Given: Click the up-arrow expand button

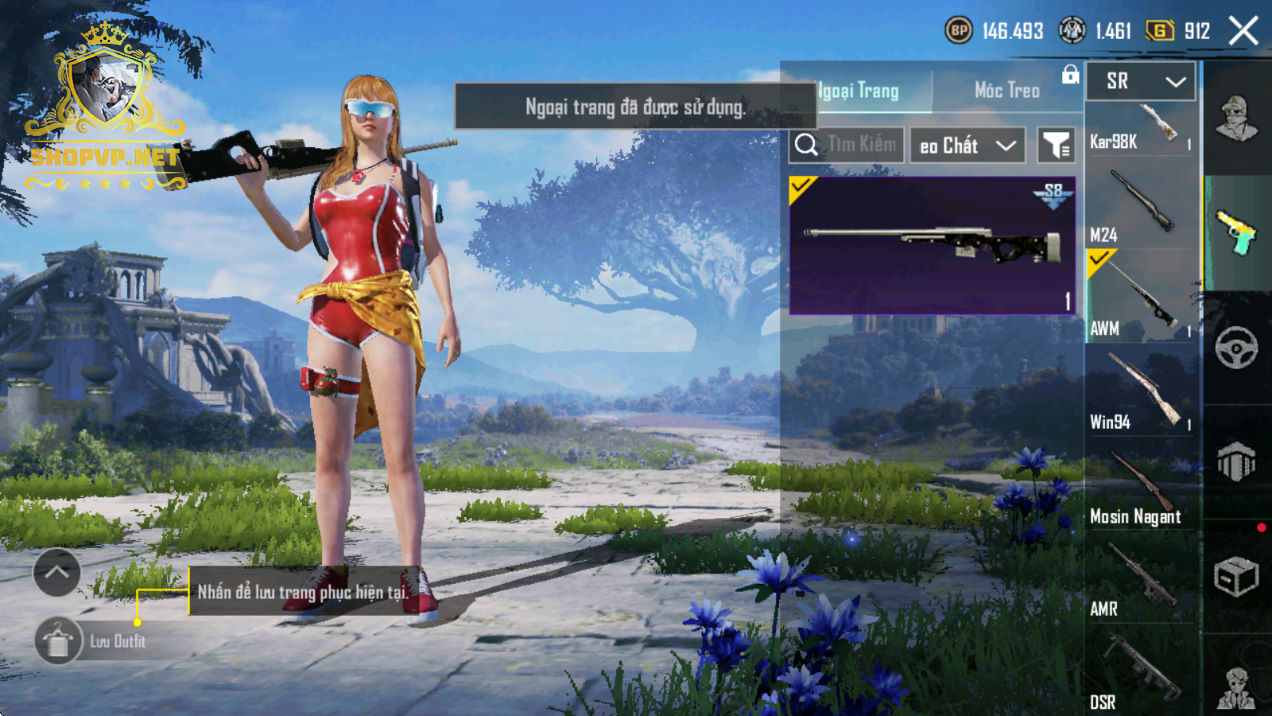Looking at the screenshot, I should (57, 573).
